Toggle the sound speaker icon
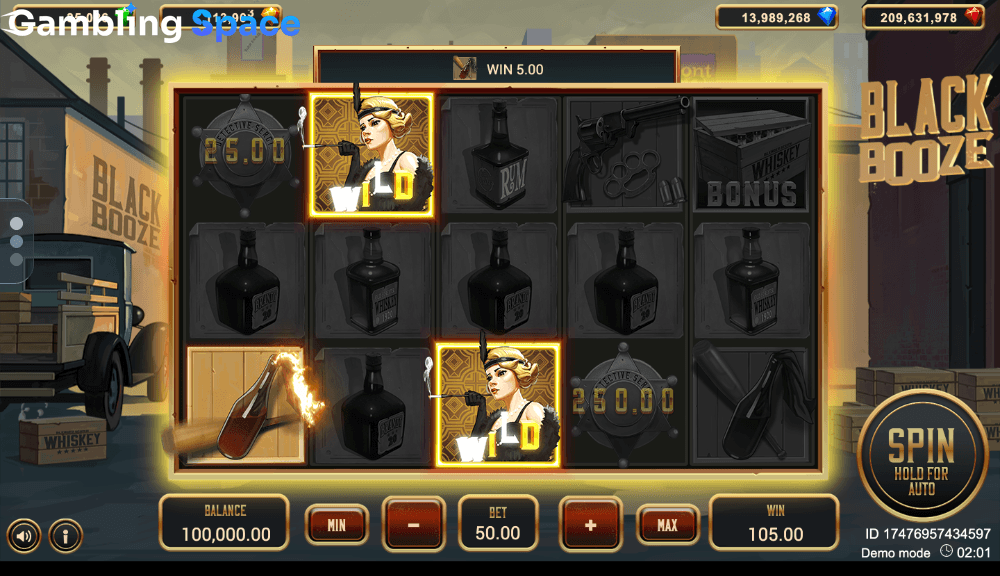 tap(25, 536)
